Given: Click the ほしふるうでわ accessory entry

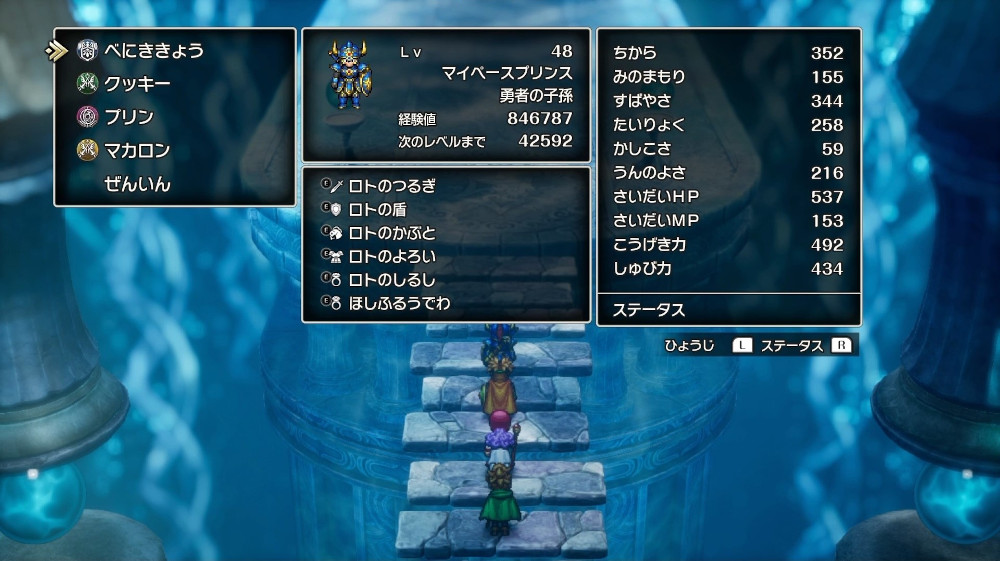Looking at the screenshot, I should pos(399,302).
